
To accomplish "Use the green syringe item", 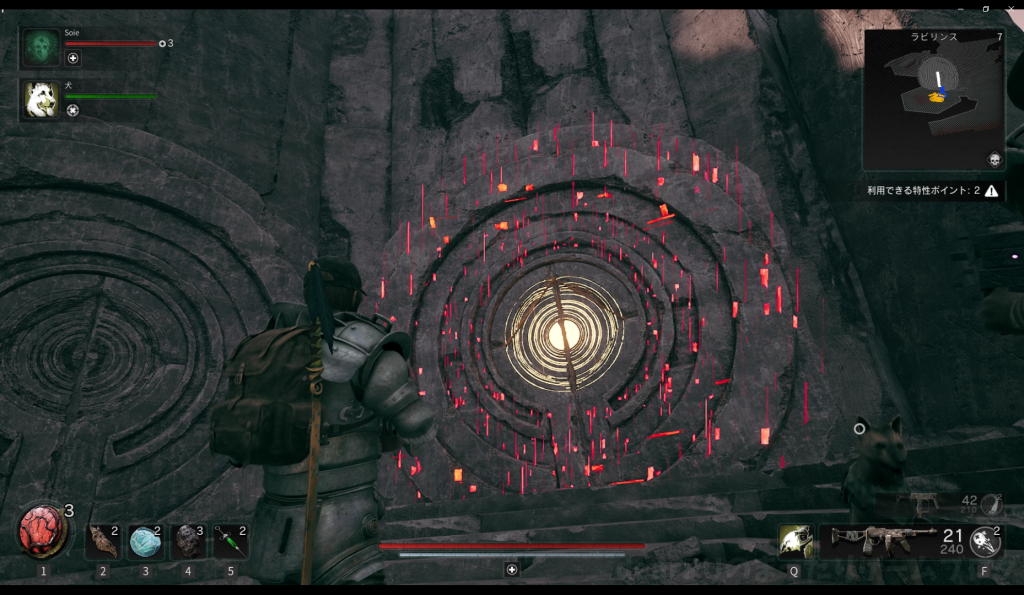I will [230, 542].
